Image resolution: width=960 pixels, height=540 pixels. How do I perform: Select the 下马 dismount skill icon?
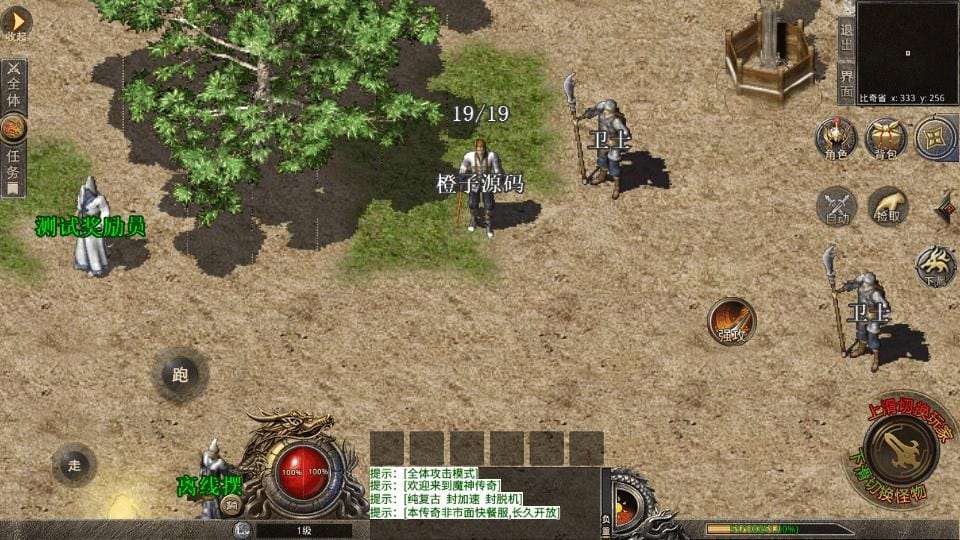coord(936,266)
